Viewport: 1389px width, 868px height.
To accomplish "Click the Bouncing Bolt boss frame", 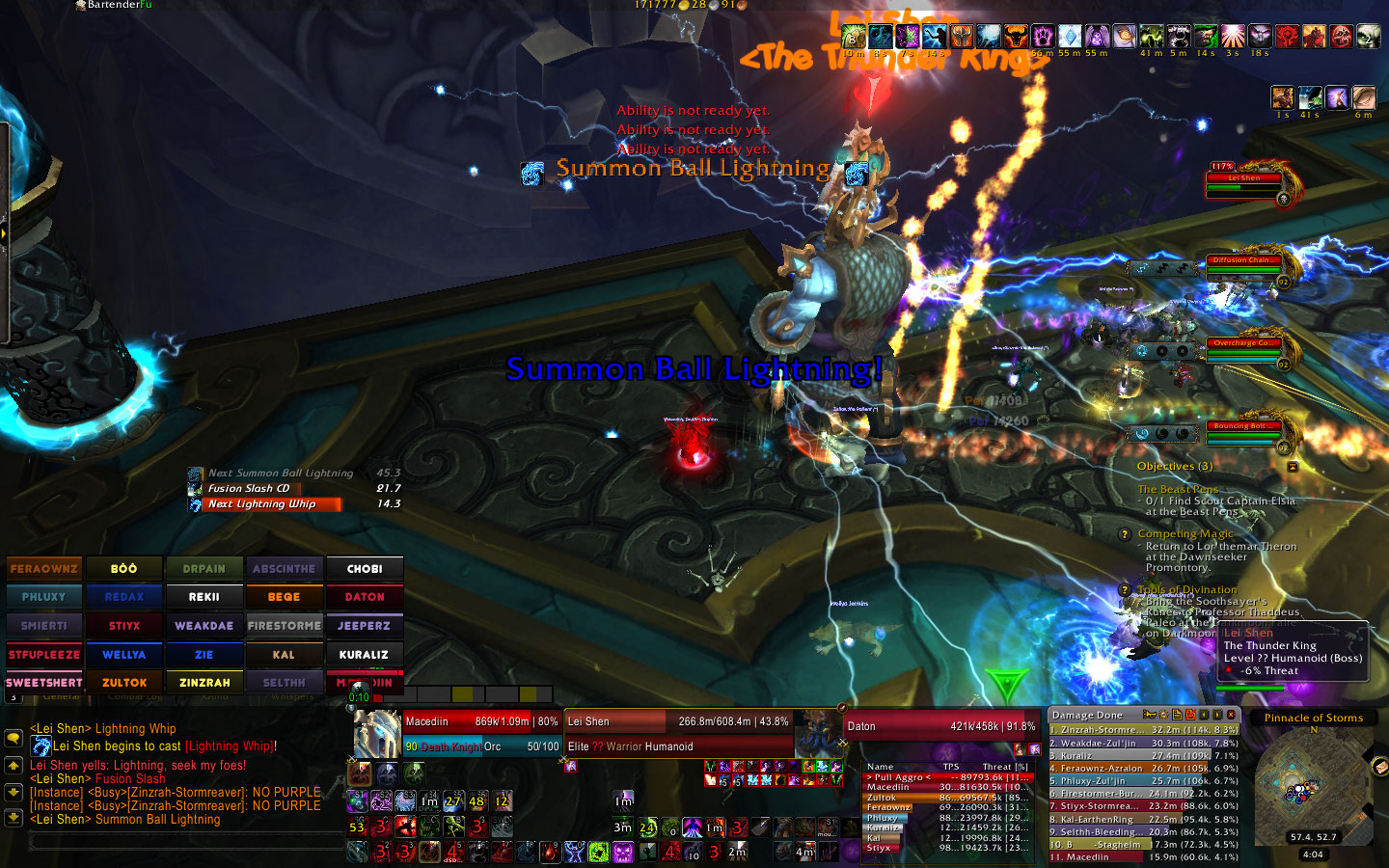I will (1242, 432).
